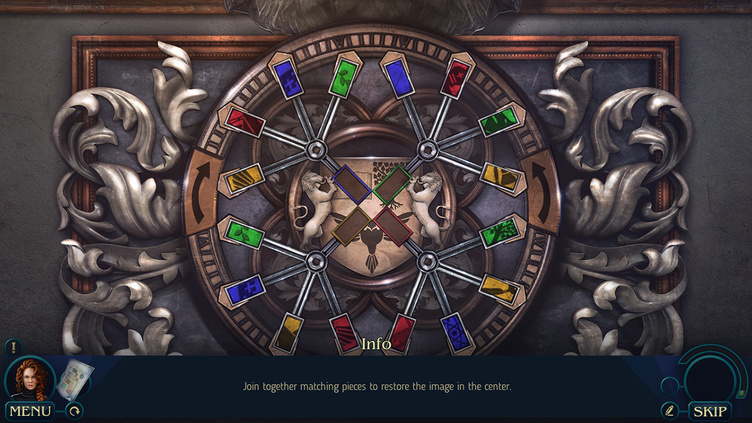Show the puzzle Info text
Image resolution: width=752 pixels, height=423 pixels.
coord(376,344)
